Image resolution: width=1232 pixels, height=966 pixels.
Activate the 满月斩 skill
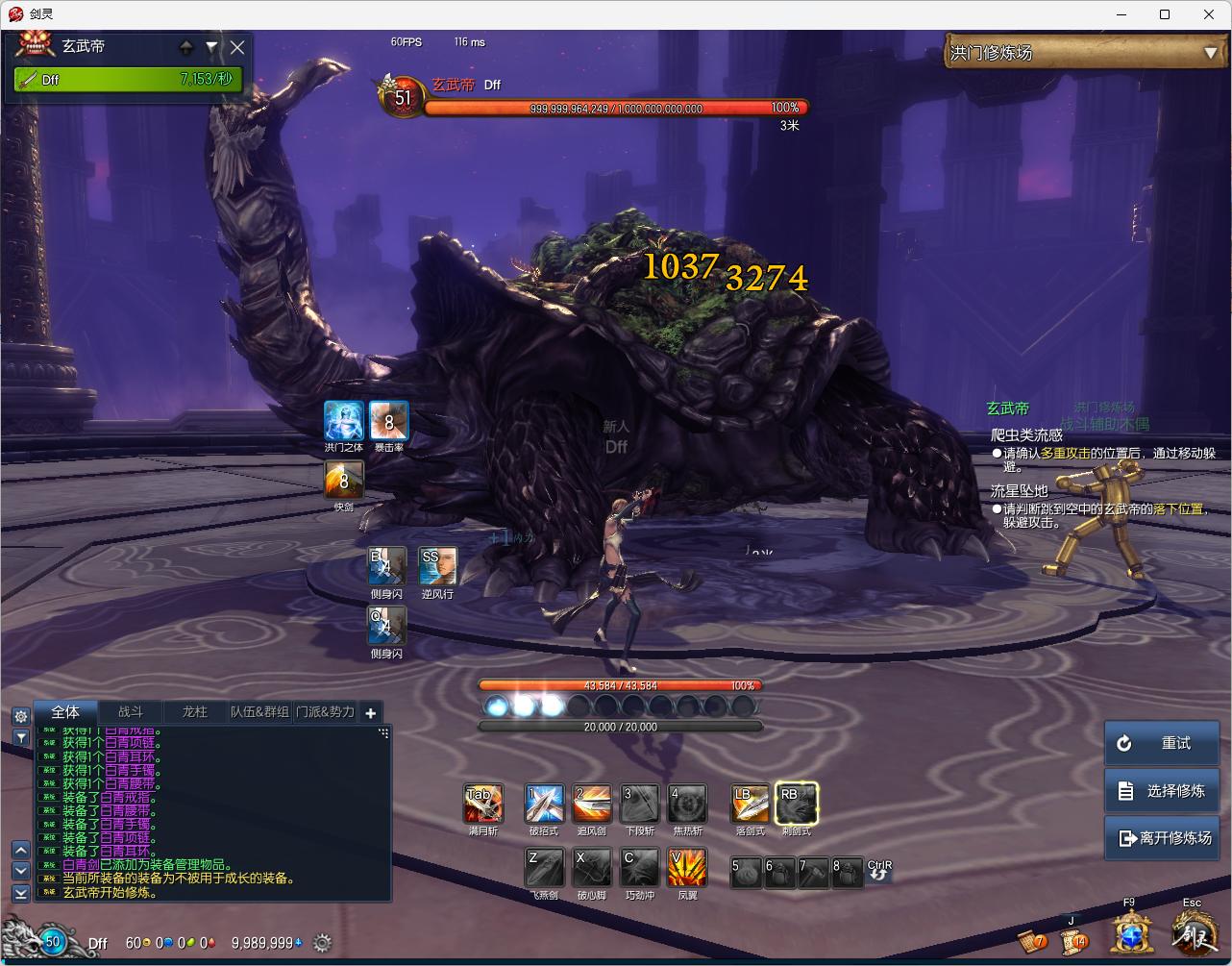[x=482, y=804]
